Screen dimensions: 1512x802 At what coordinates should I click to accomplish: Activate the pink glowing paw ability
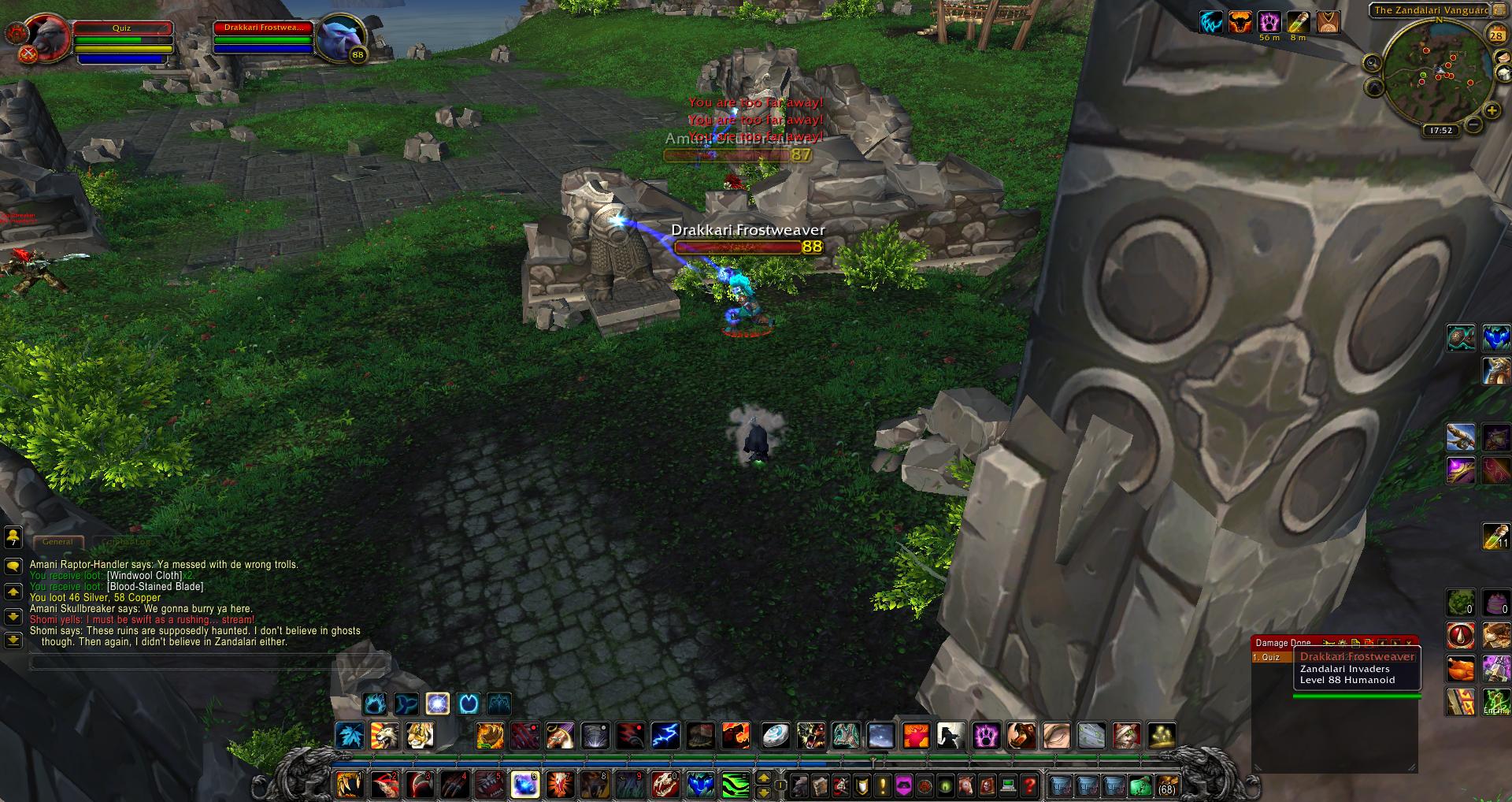pyautogui.click(x=986, y=736)
